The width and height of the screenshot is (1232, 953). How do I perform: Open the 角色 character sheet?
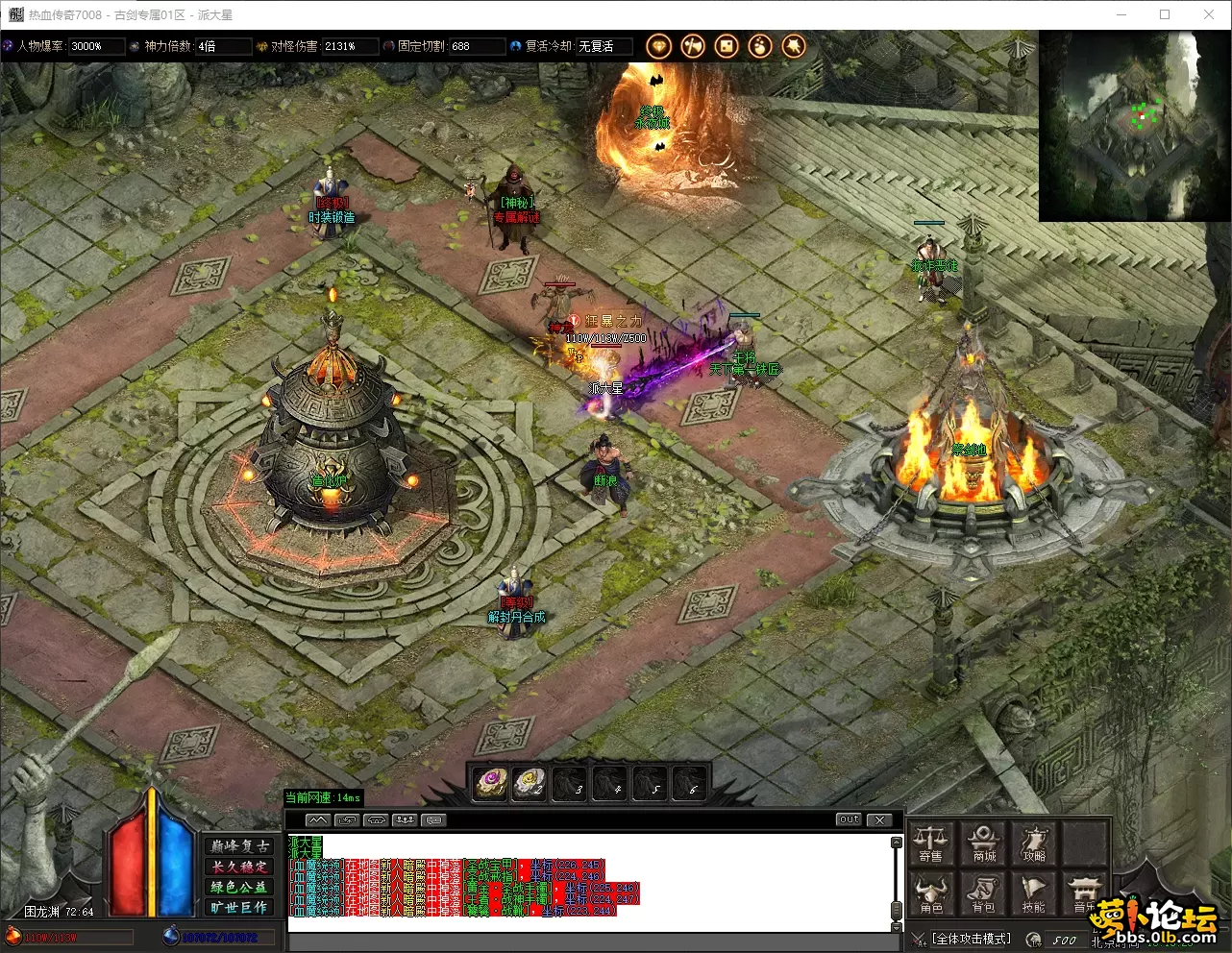[x=931, y=894]
